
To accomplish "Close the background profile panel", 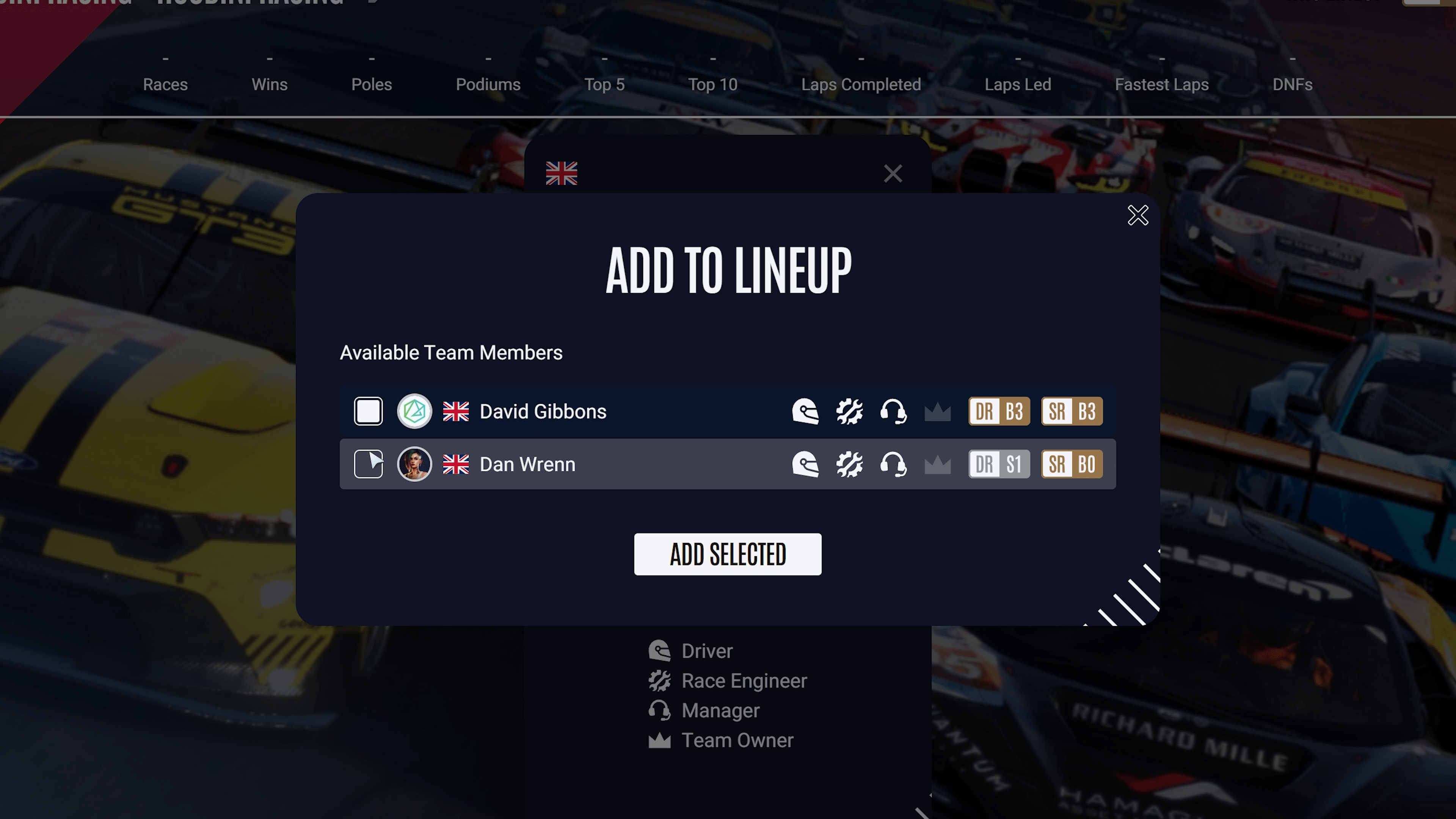I will click(893, 174).
